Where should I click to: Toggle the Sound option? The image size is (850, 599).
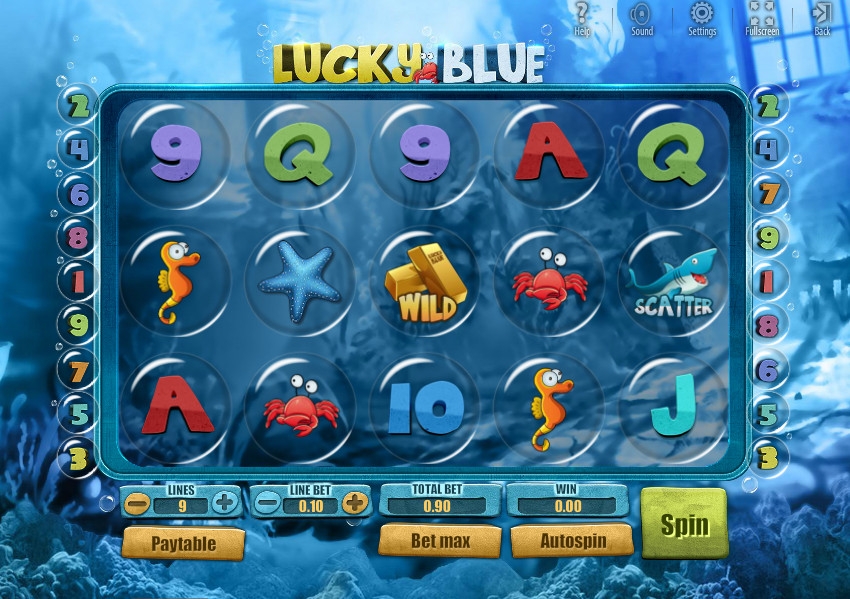click(x=642, y=17)
